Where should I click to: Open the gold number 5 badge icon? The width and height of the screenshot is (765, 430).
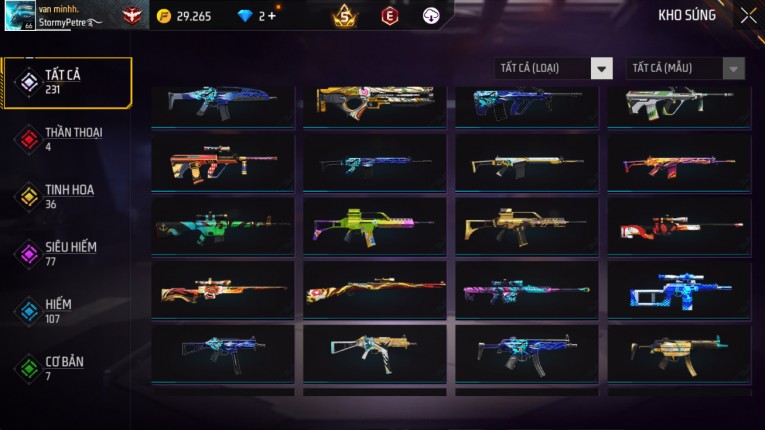click(345, 15)
